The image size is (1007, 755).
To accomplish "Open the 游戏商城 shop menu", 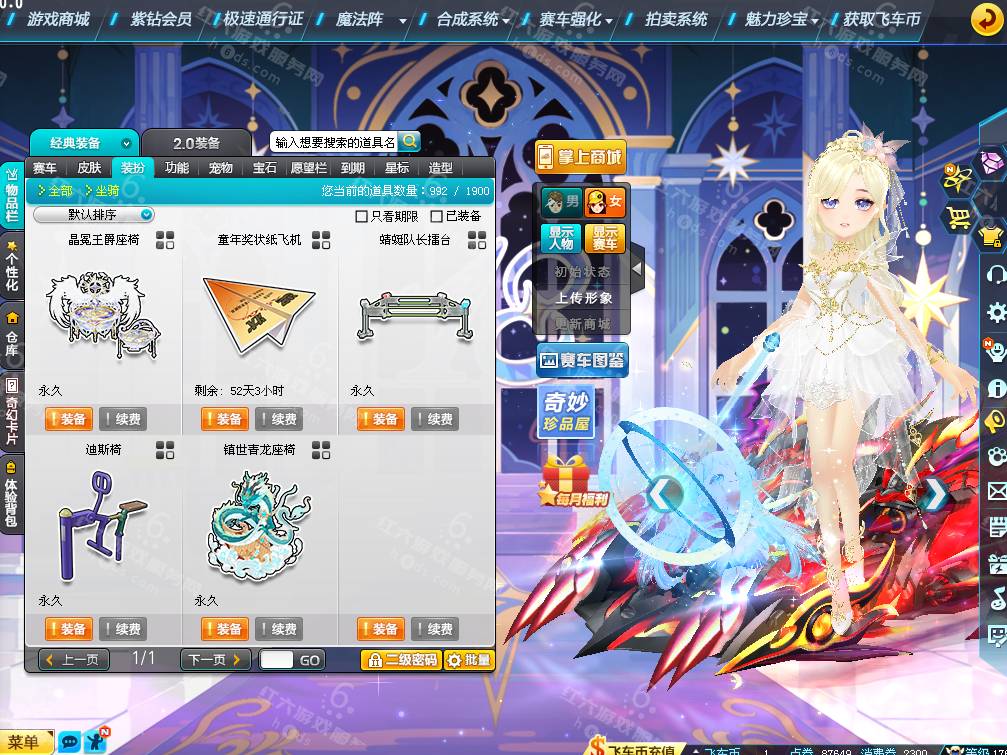I will [58, 19].
